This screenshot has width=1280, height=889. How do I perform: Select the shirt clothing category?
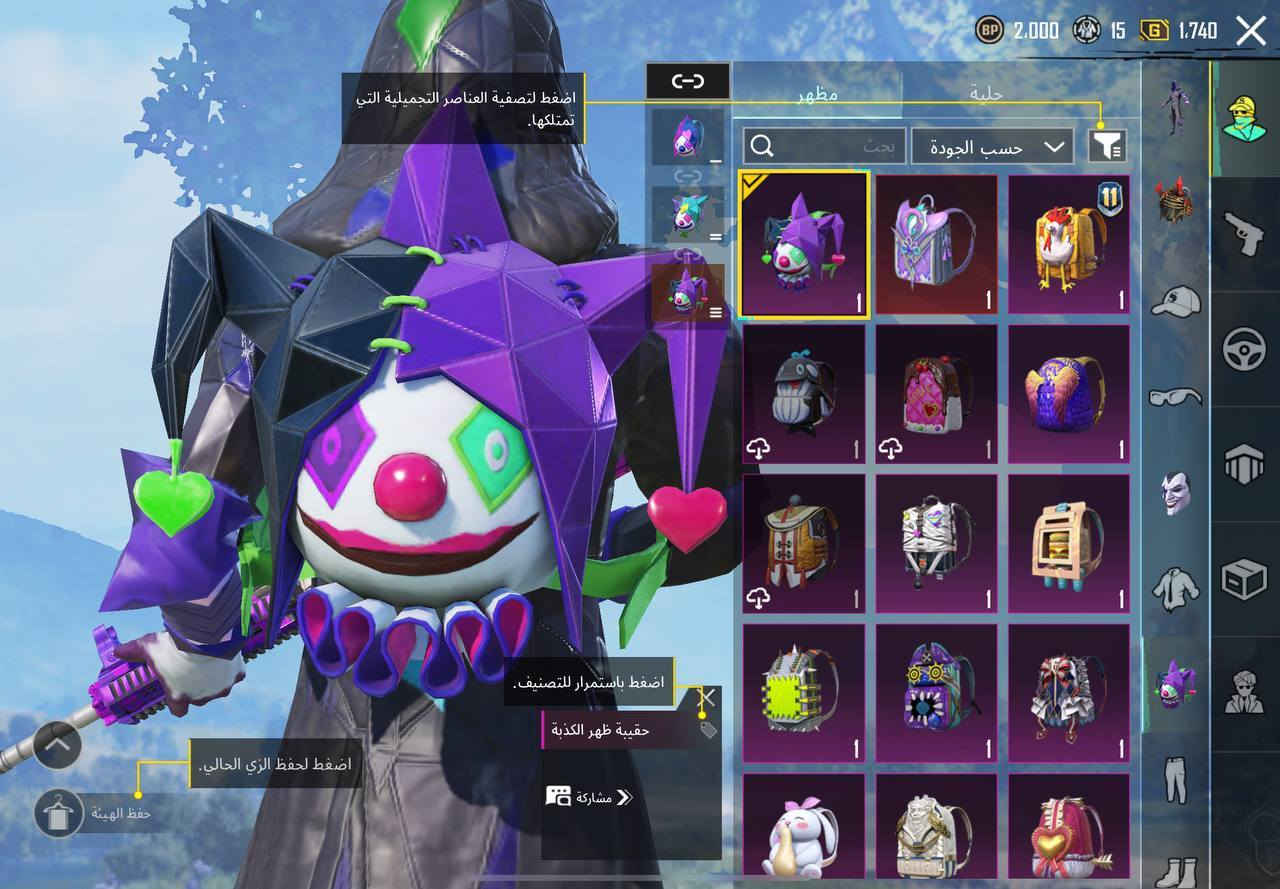1176,588
